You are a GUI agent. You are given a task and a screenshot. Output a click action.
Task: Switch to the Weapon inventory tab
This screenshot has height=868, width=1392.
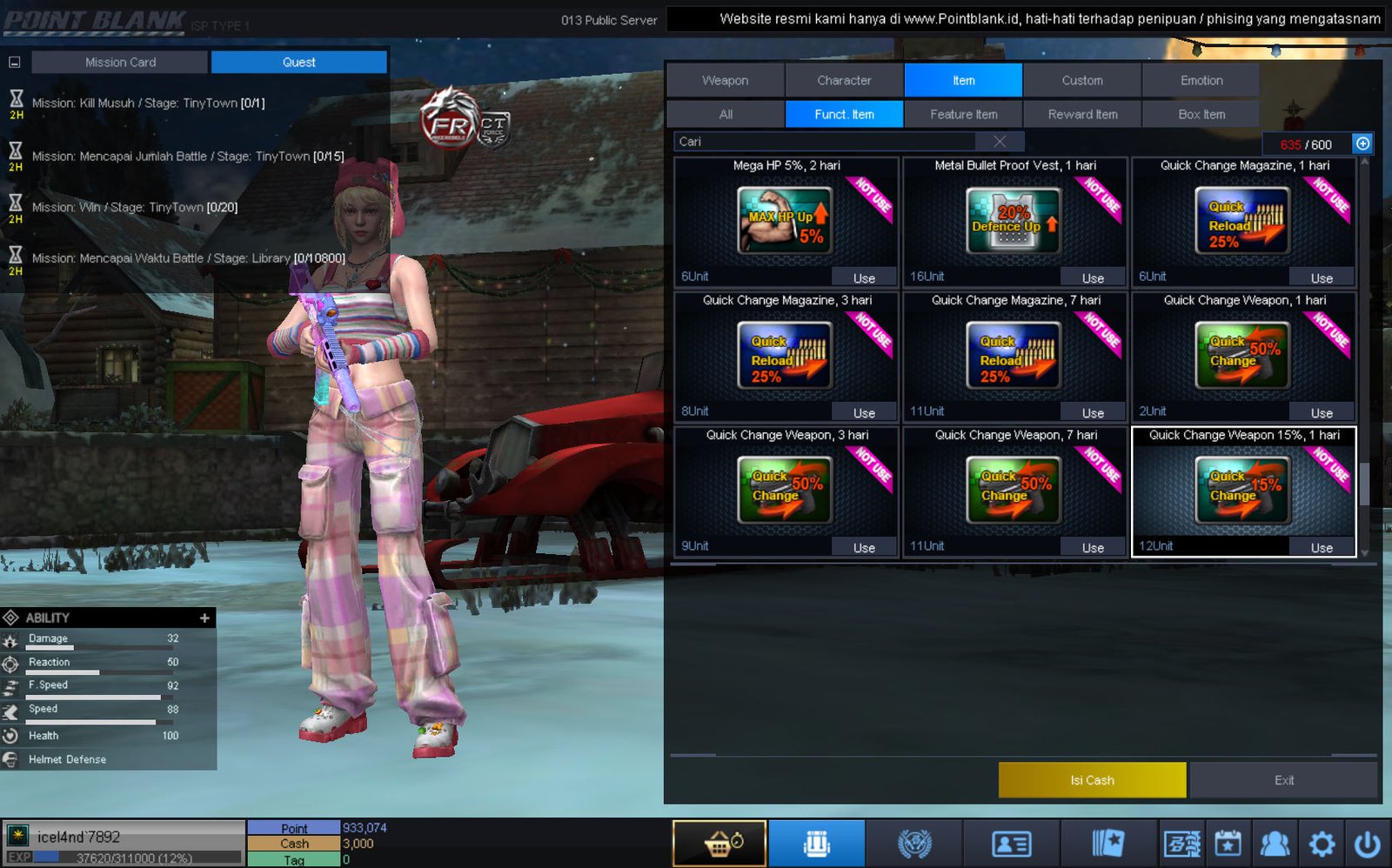point(725,80)
